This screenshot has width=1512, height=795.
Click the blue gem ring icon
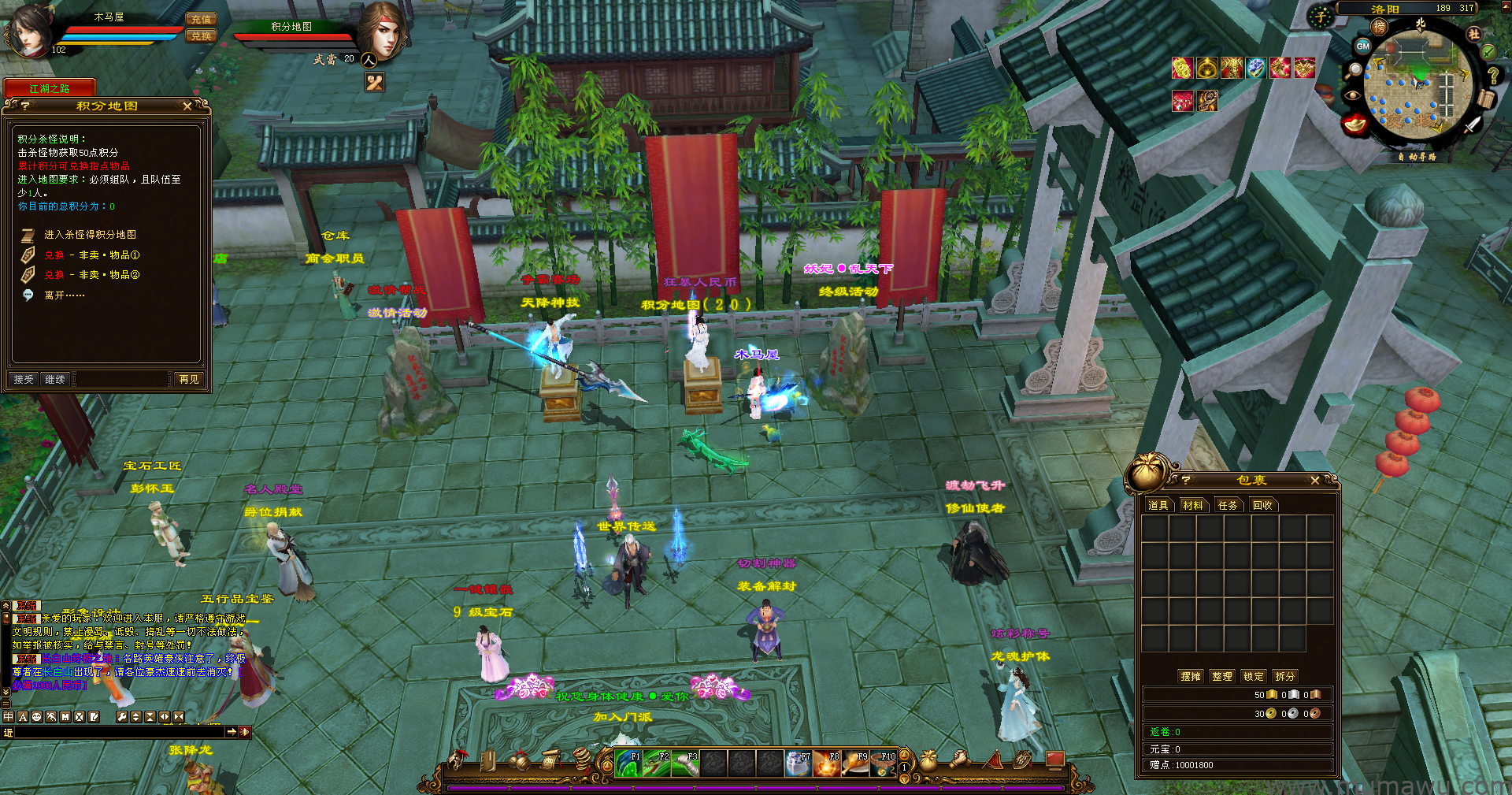point(1256,69)
